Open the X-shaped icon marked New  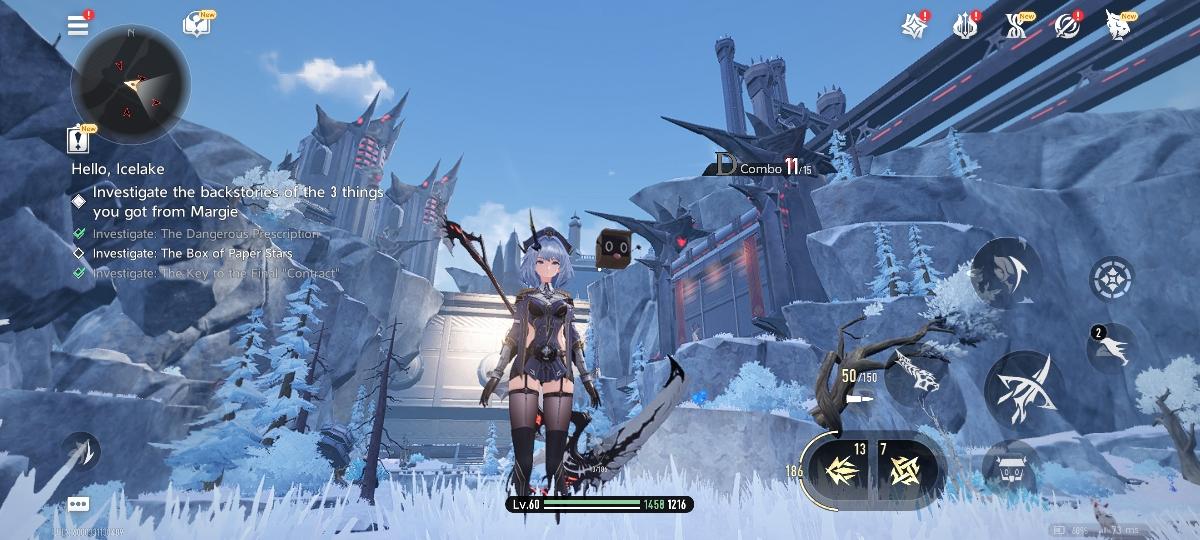pos(1017,25)
